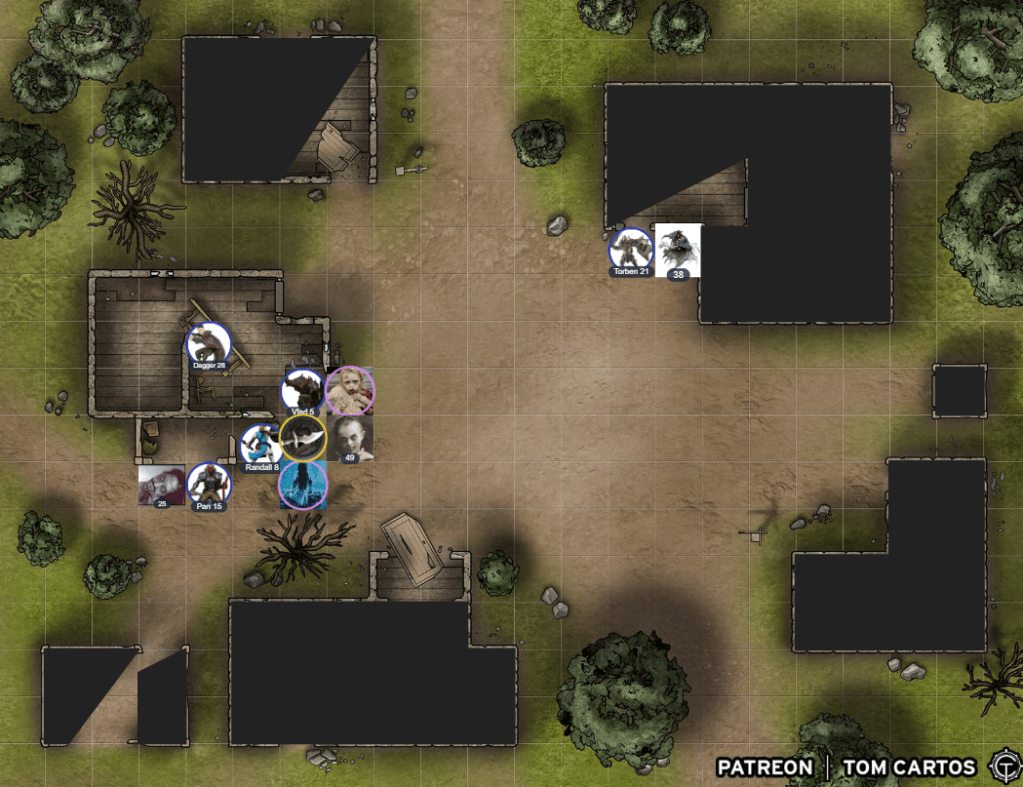Select the hooded wraith token labeled 38
This screenshot has width=1023, height=787.
pos(678,249)
